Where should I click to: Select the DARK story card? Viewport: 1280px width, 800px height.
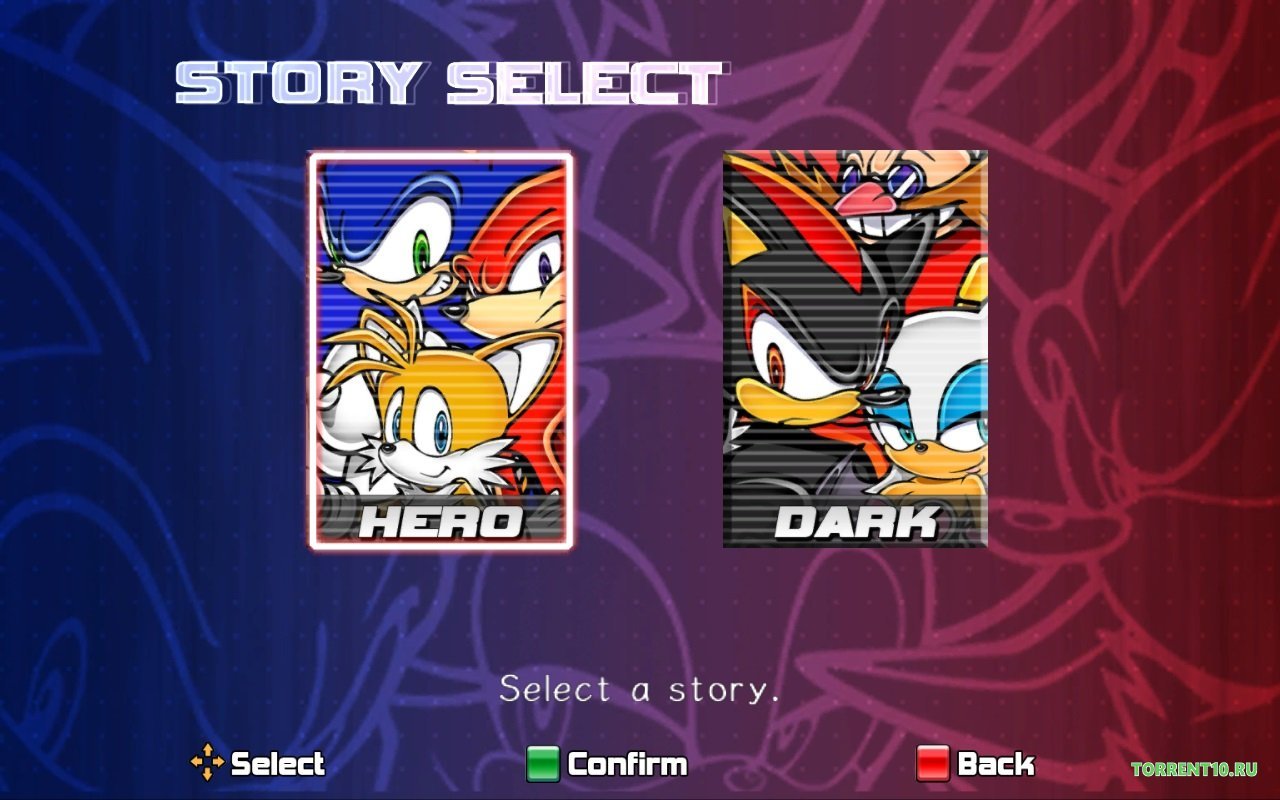(x=855, y=350)
